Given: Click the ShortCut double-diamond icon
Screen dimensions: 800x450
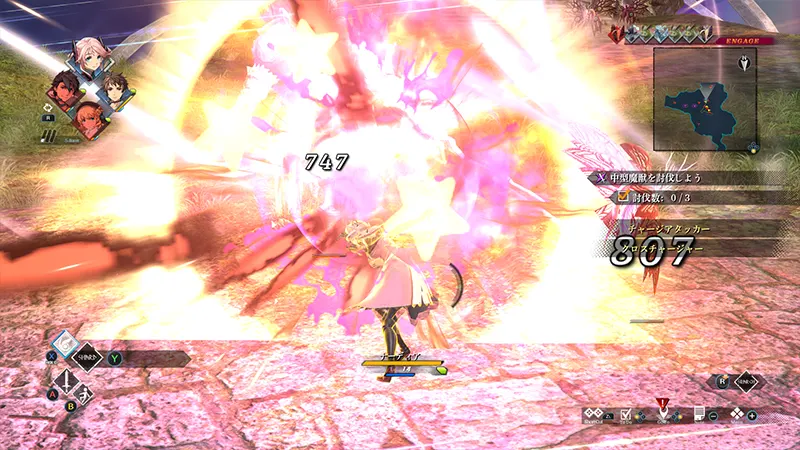Looking at the screenshot, I should (596, 414).
